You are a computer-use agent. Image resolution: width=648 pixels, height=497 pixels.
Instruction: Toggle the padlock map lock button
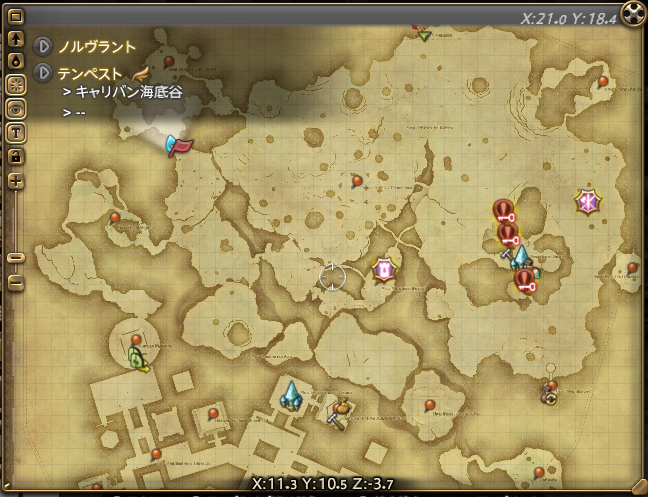coord(16,156)
